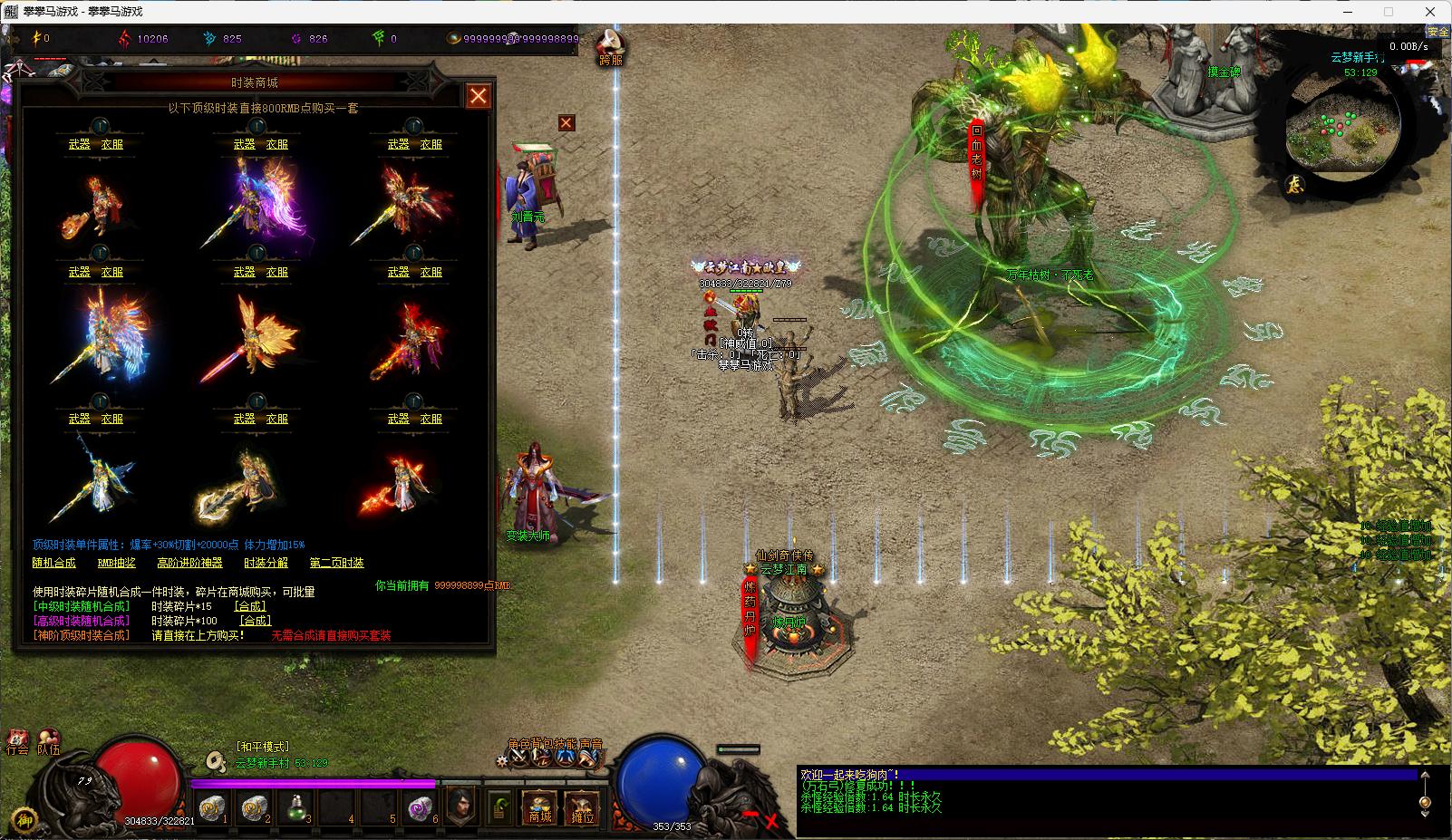The width and height of the screenshot is (1452, 840).
Task: Click the 跨服 cross-server horn icon
Action: point(612,45)
